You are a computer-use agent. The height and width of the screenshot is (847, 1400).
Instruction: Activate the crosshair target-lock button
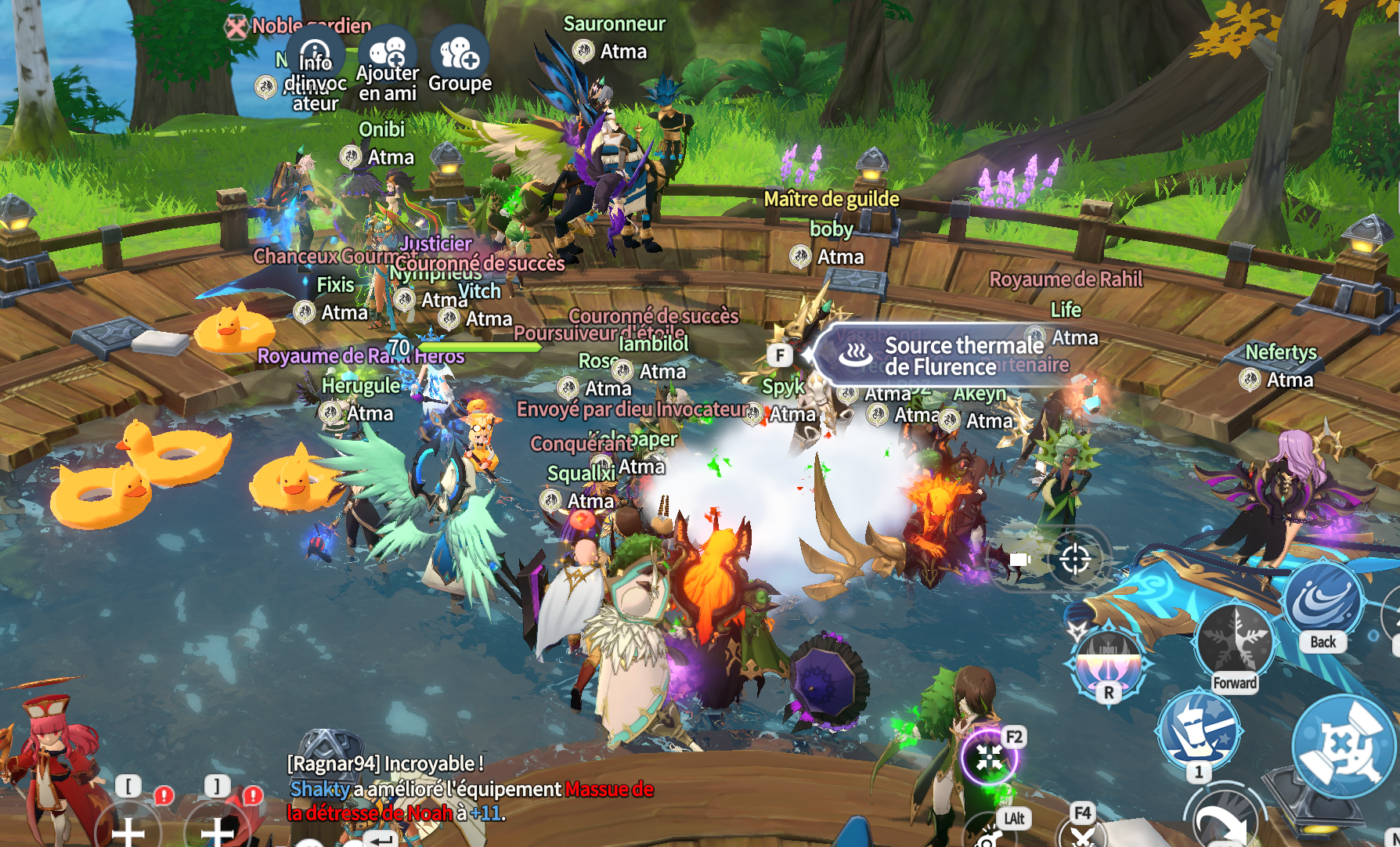click(1074, 559)
